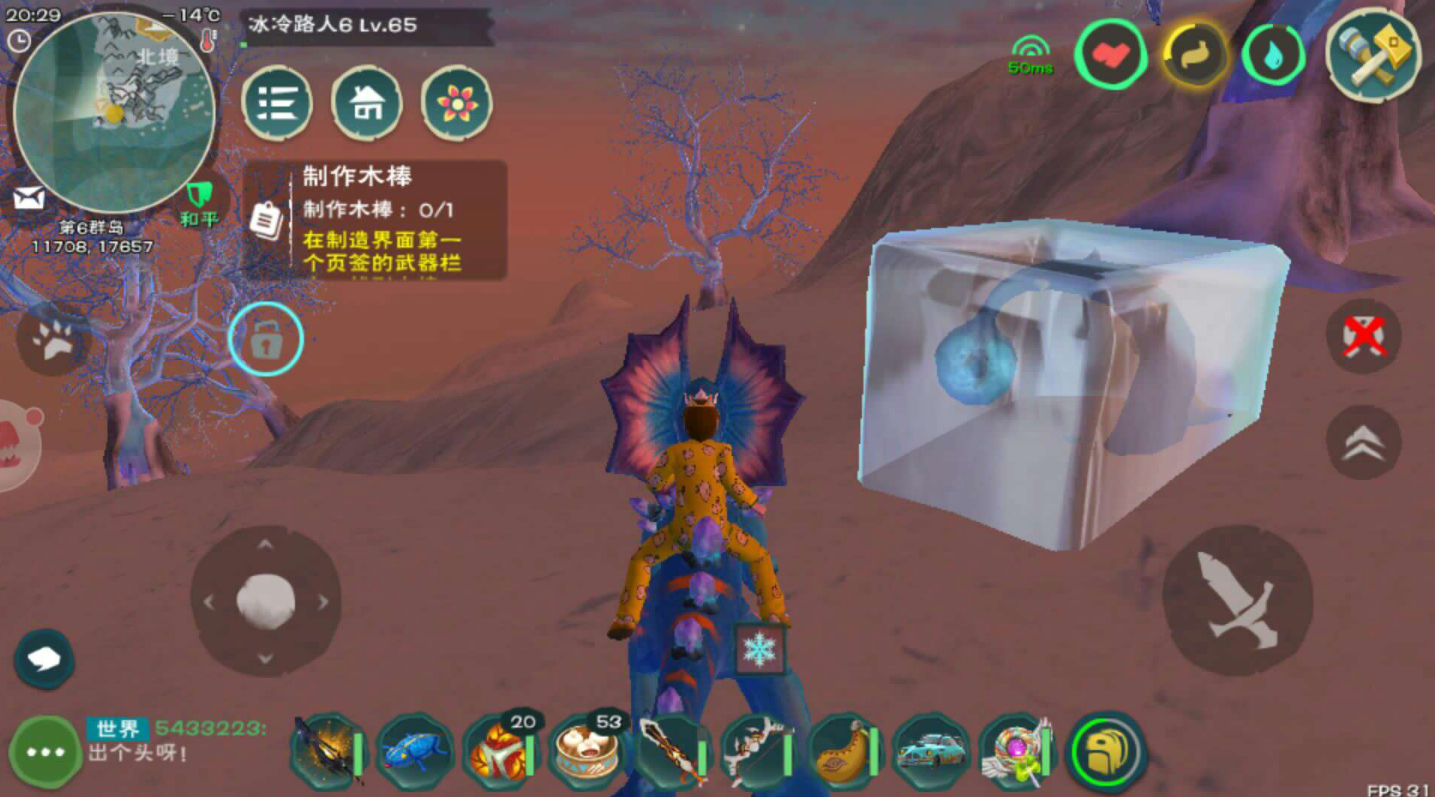Open the flower icon menu
Viewport: 1435px width, 797px height.
(x=457, y=103)
